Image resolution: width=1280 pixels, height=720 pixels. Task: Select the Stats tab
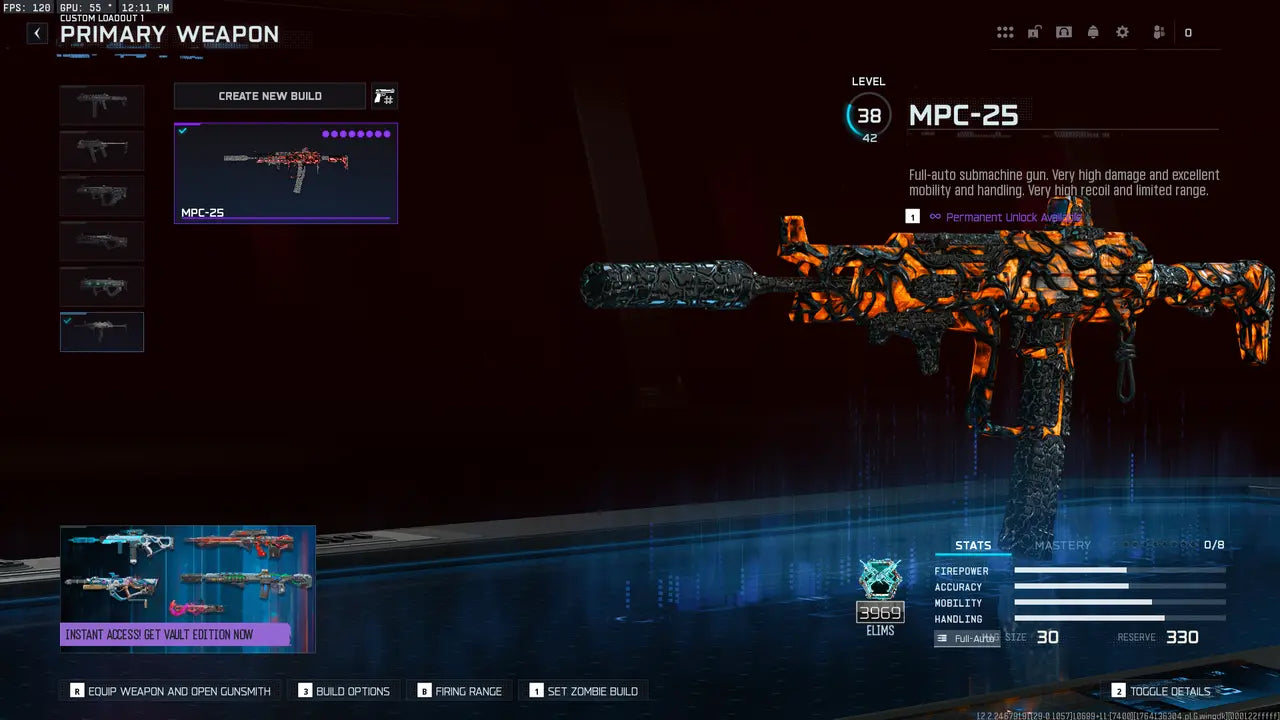(972, 545)
